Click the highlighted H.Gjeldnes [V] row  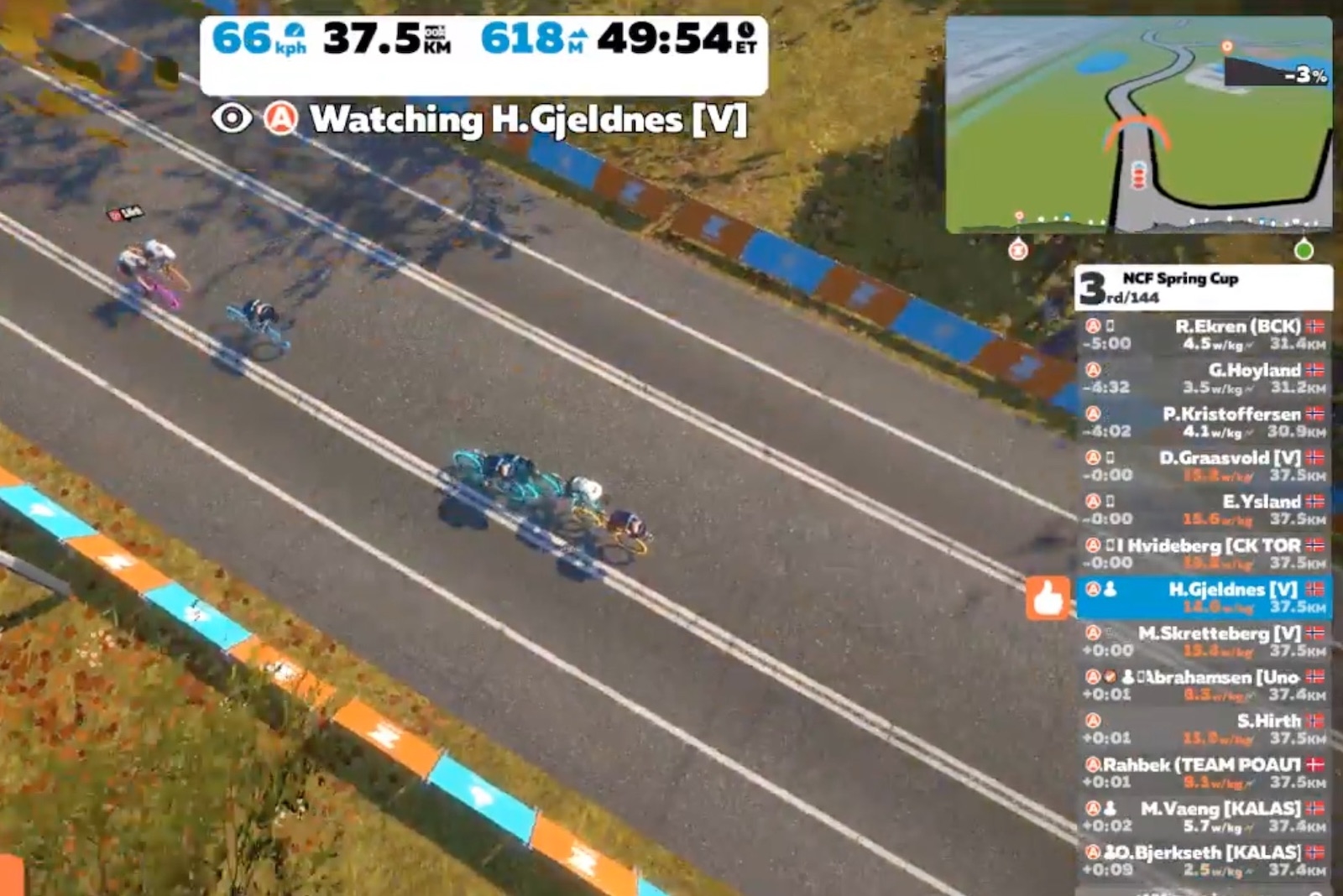(x=1204, y=597)
